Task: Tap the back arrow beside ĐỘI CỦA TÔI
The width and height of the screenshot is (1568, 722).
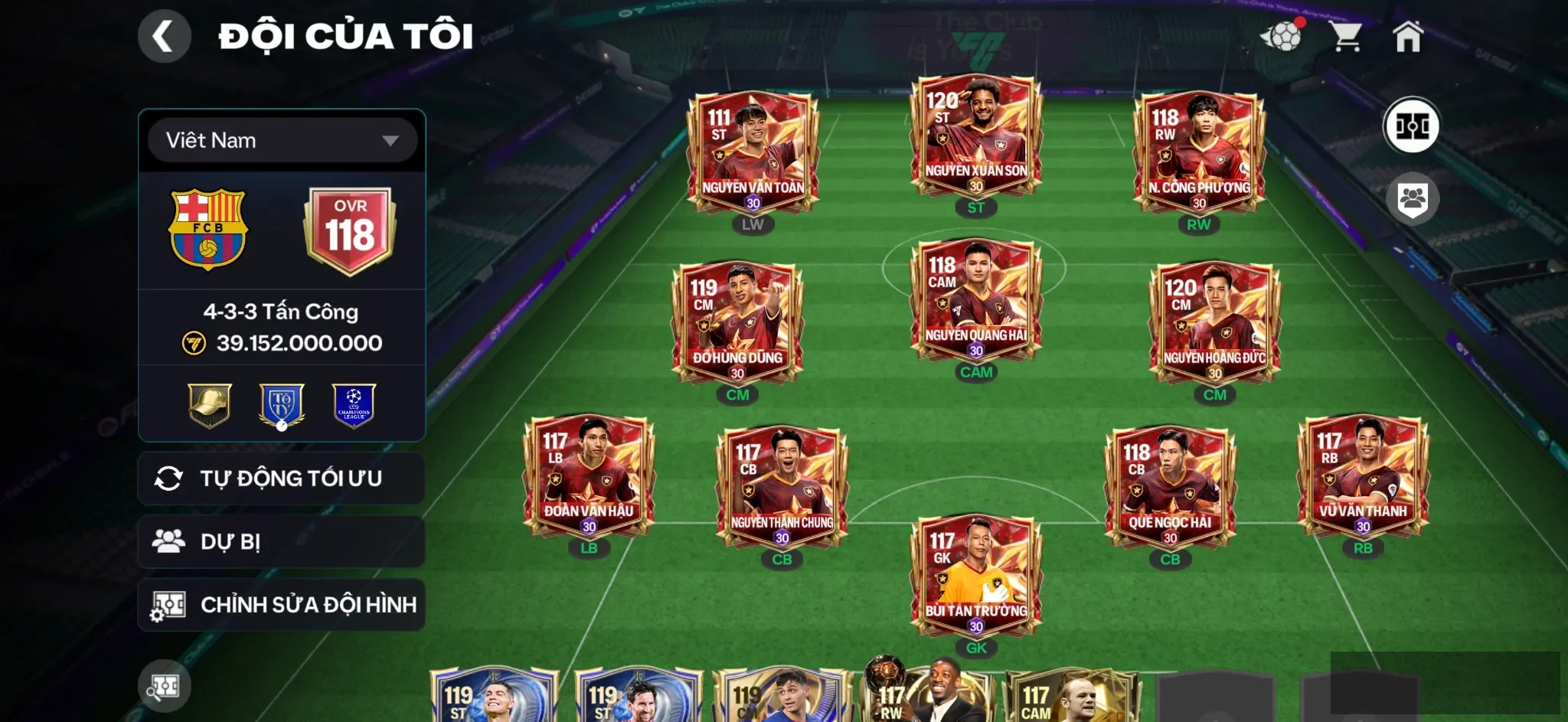Action: [x=165, y=35]
